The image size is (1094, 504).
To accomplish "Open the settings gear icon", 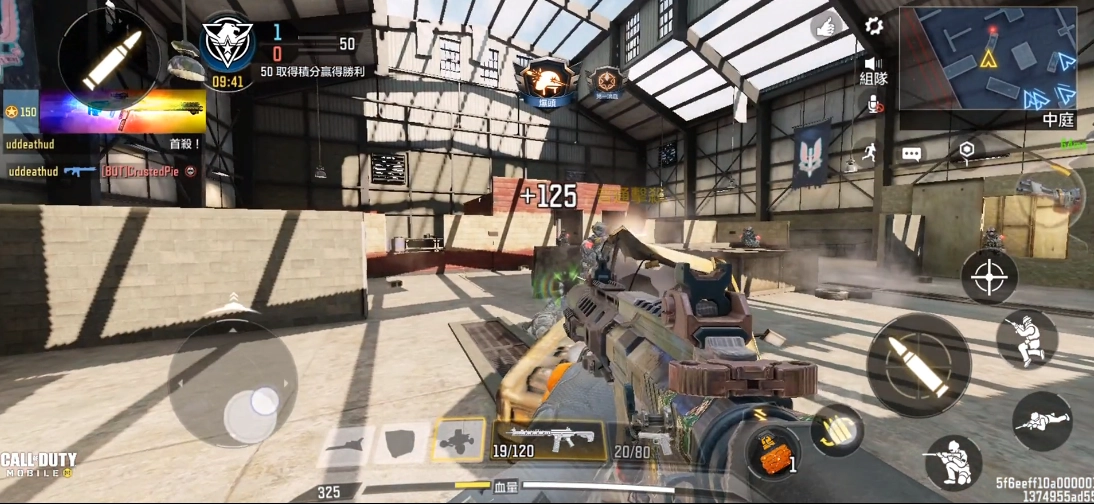I will (x=874, y=27).
